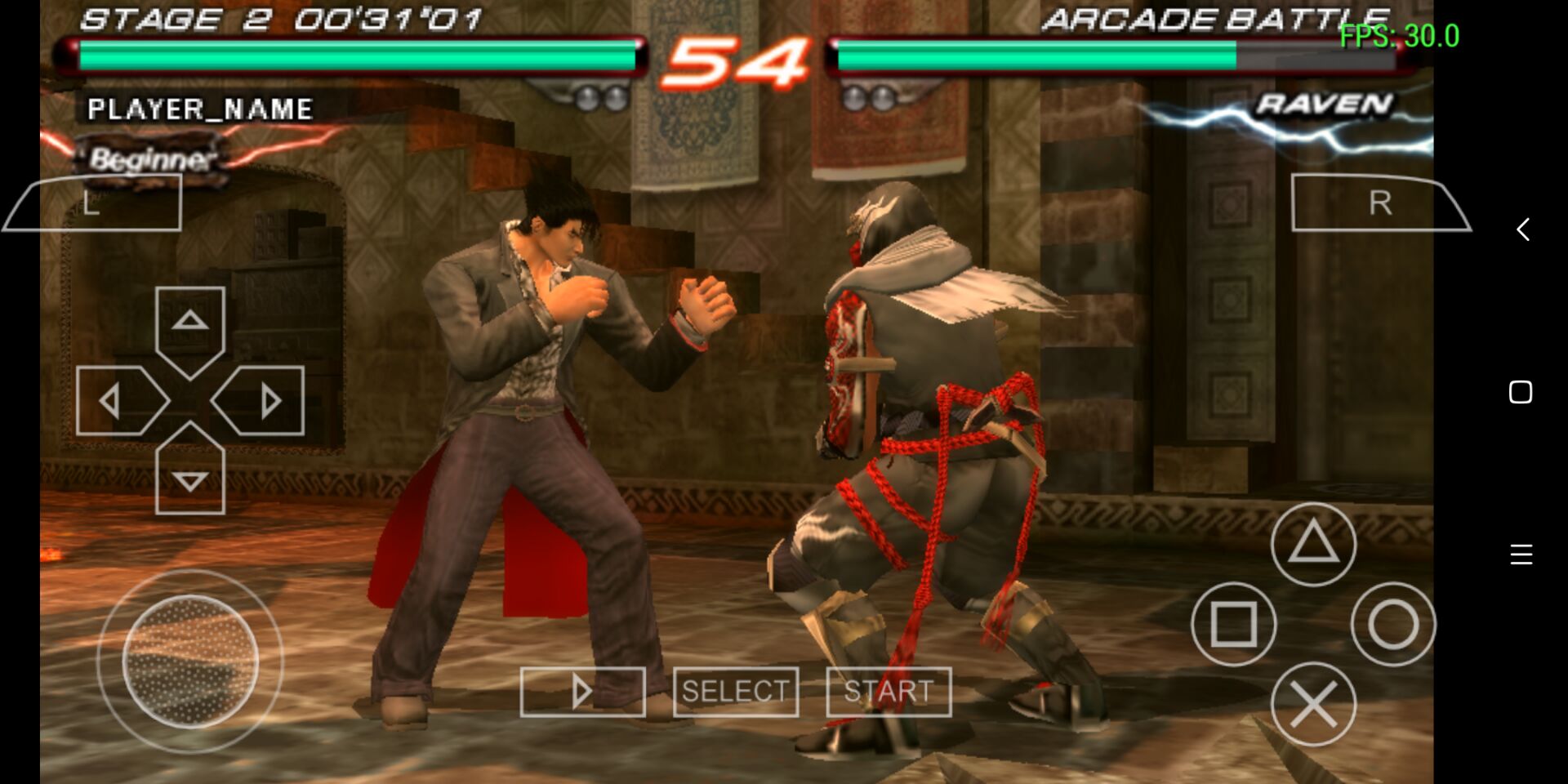Toggle the fast-forward arrow button
This screenshot has height=784, width=1568.
(x=582, y=692)
